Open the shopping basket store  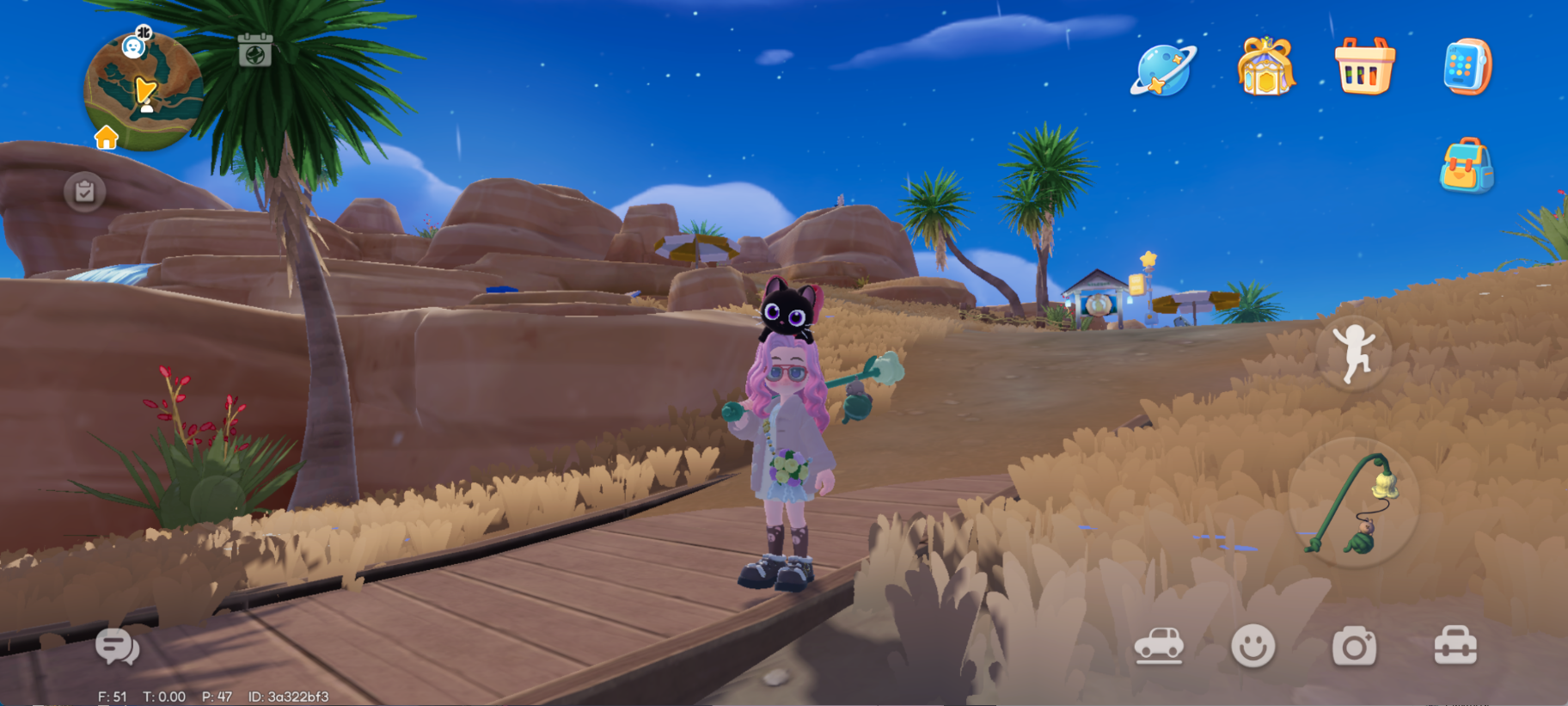click(x=1364, y=66)
